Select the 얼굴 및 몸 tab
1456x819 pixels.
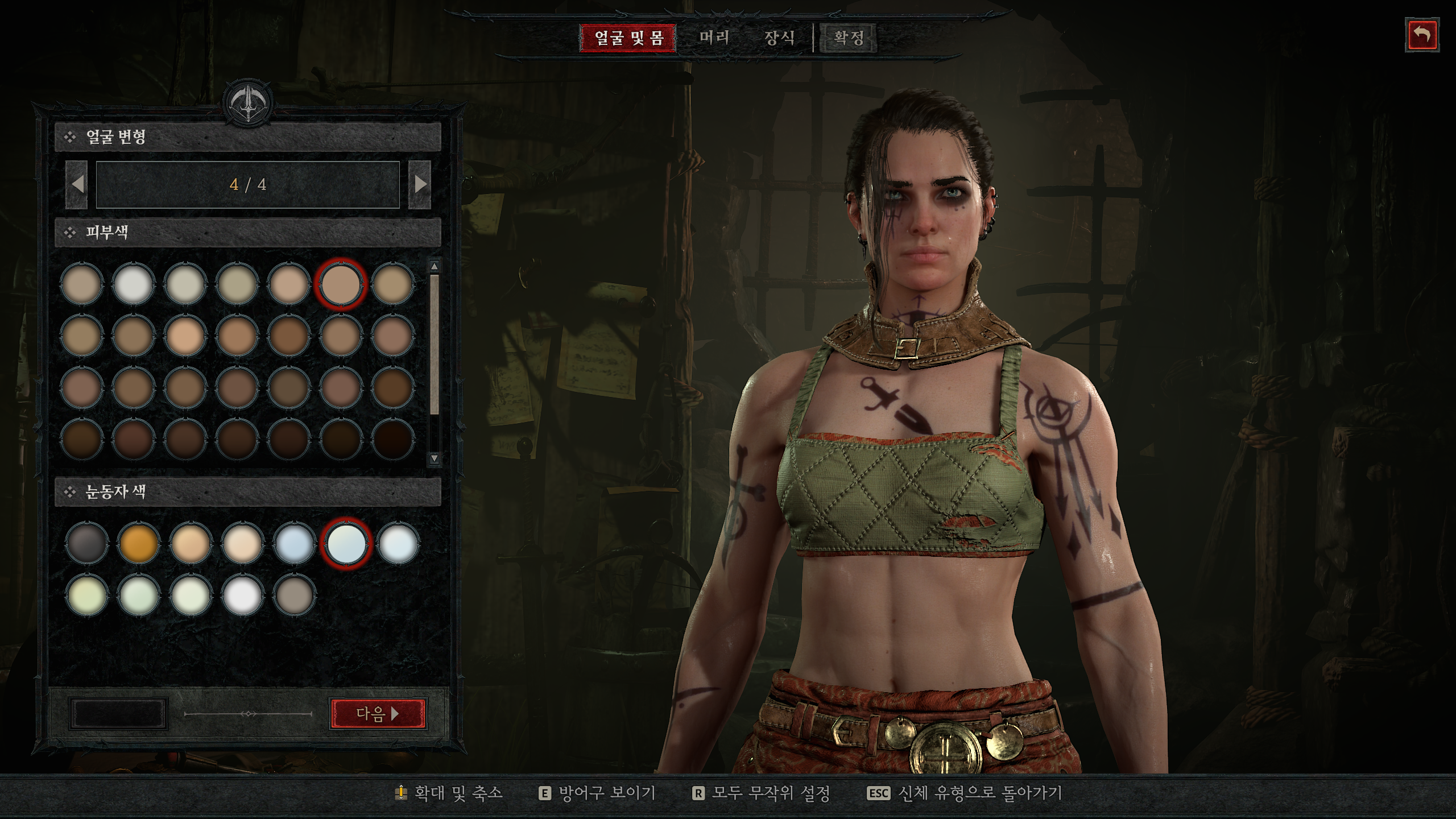(628, 38)
